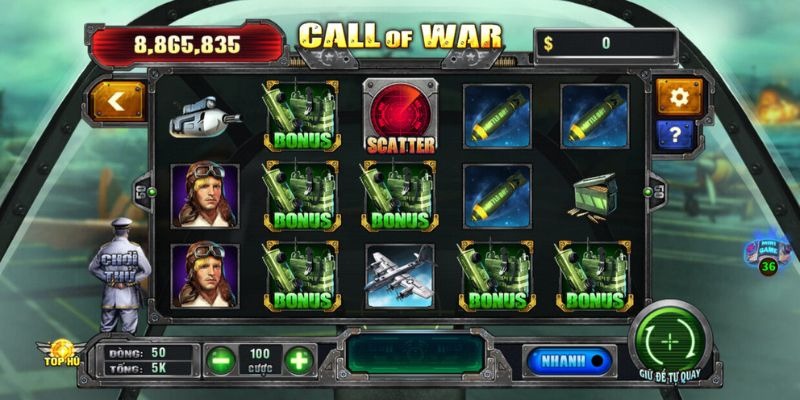Go back with the orange arrow button
The height and width of the screenshot is (400, 800).
coord(117,100)
